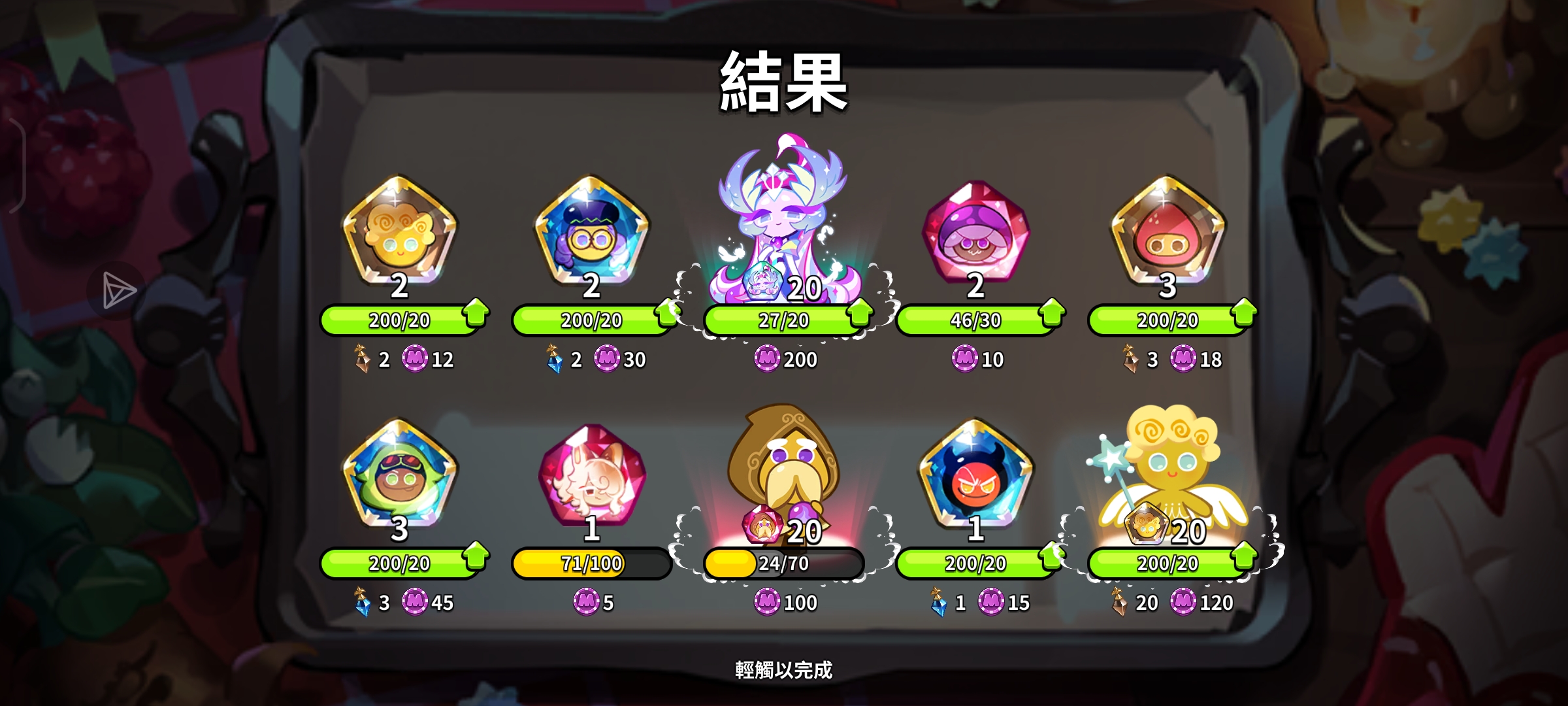Image resolution: width=1568 pixels, height=706 pixels.
Task: Tap the glowing fairy queen cookie portrait
Action: click(x=781, y=216)
